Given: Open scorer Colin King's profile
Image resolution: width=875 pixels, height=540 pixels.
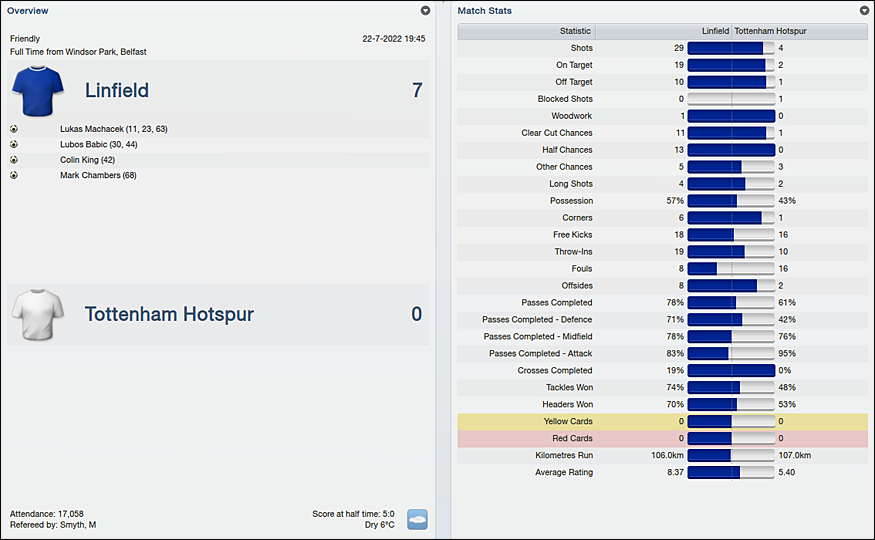Looking at the screenshot, I should 87,160.
